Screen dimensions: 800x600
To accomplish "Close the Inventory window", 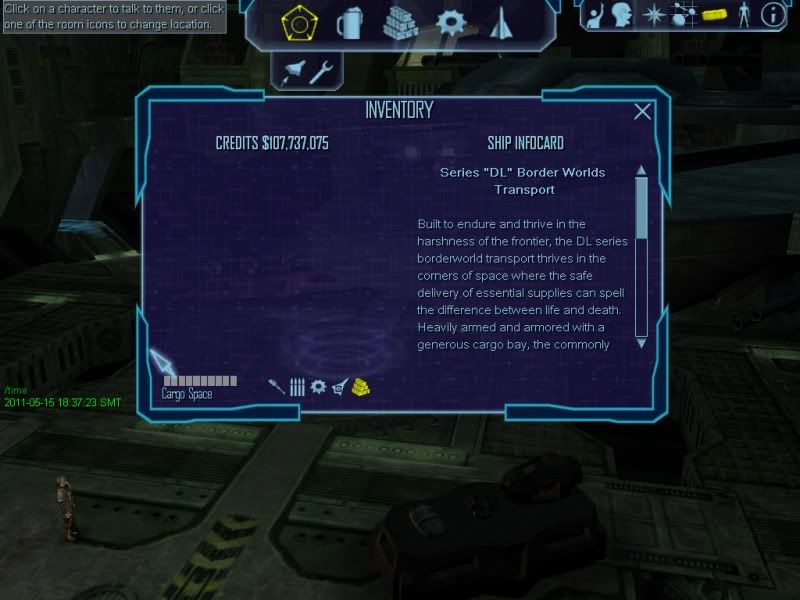I will [x=643, y=112].
